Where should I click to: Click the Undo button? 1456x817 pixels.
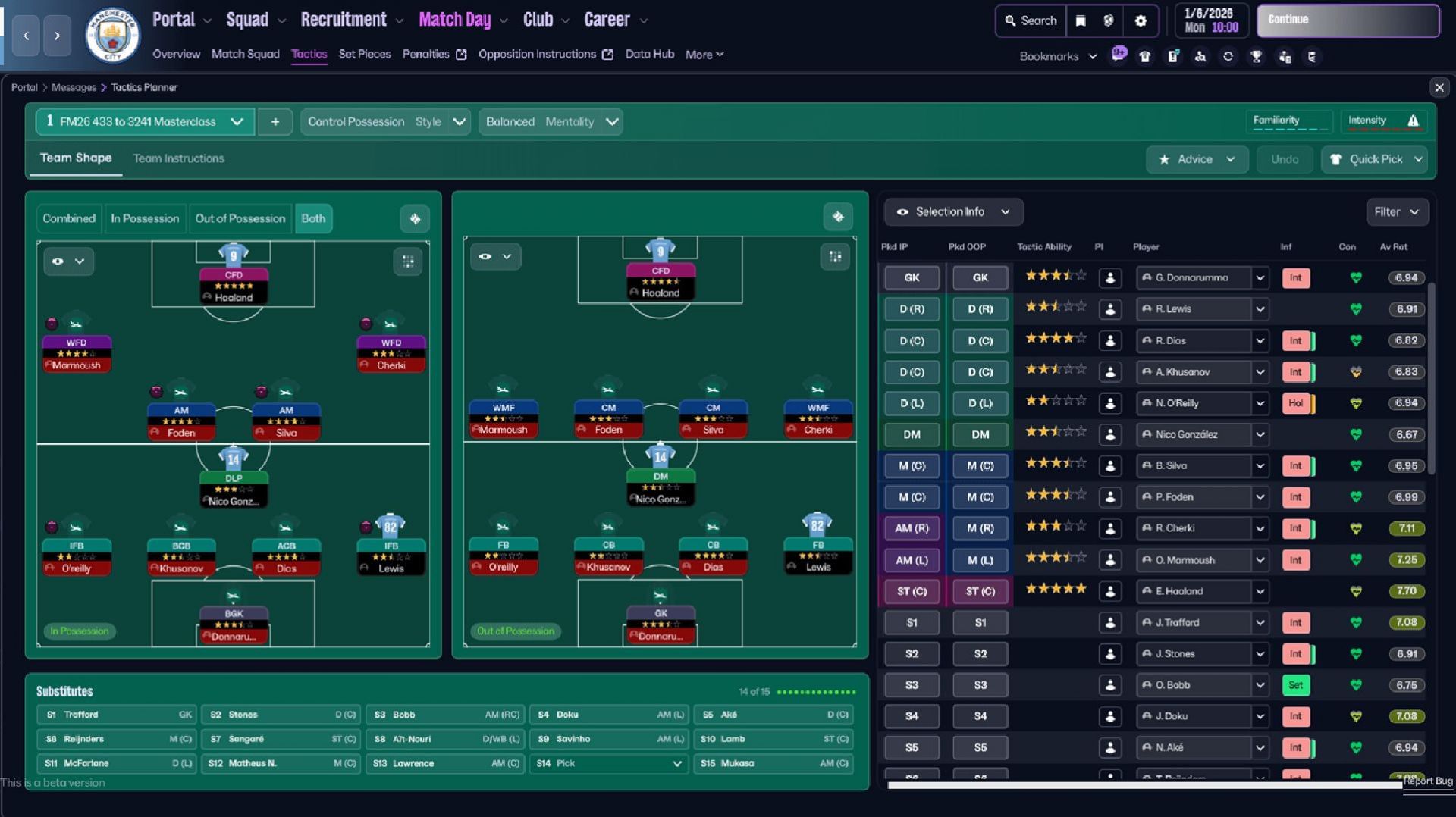point(1284,159)
